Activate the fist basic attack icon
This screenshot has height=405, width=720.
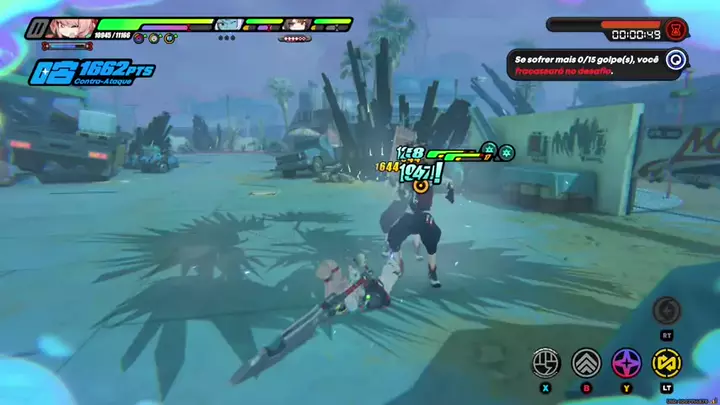[545, 362]
